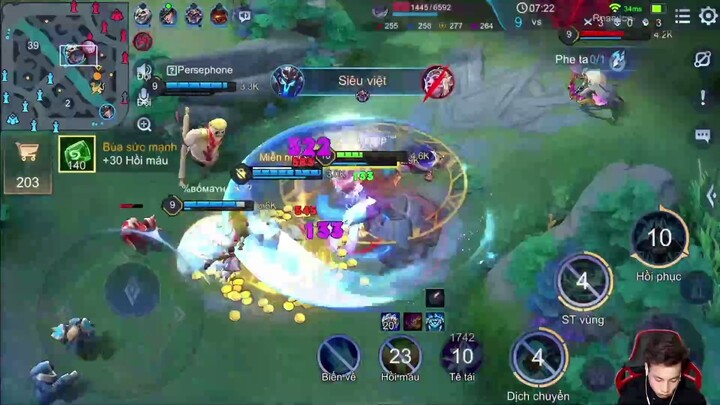Expand the side panel arrow on right edge

709,195
